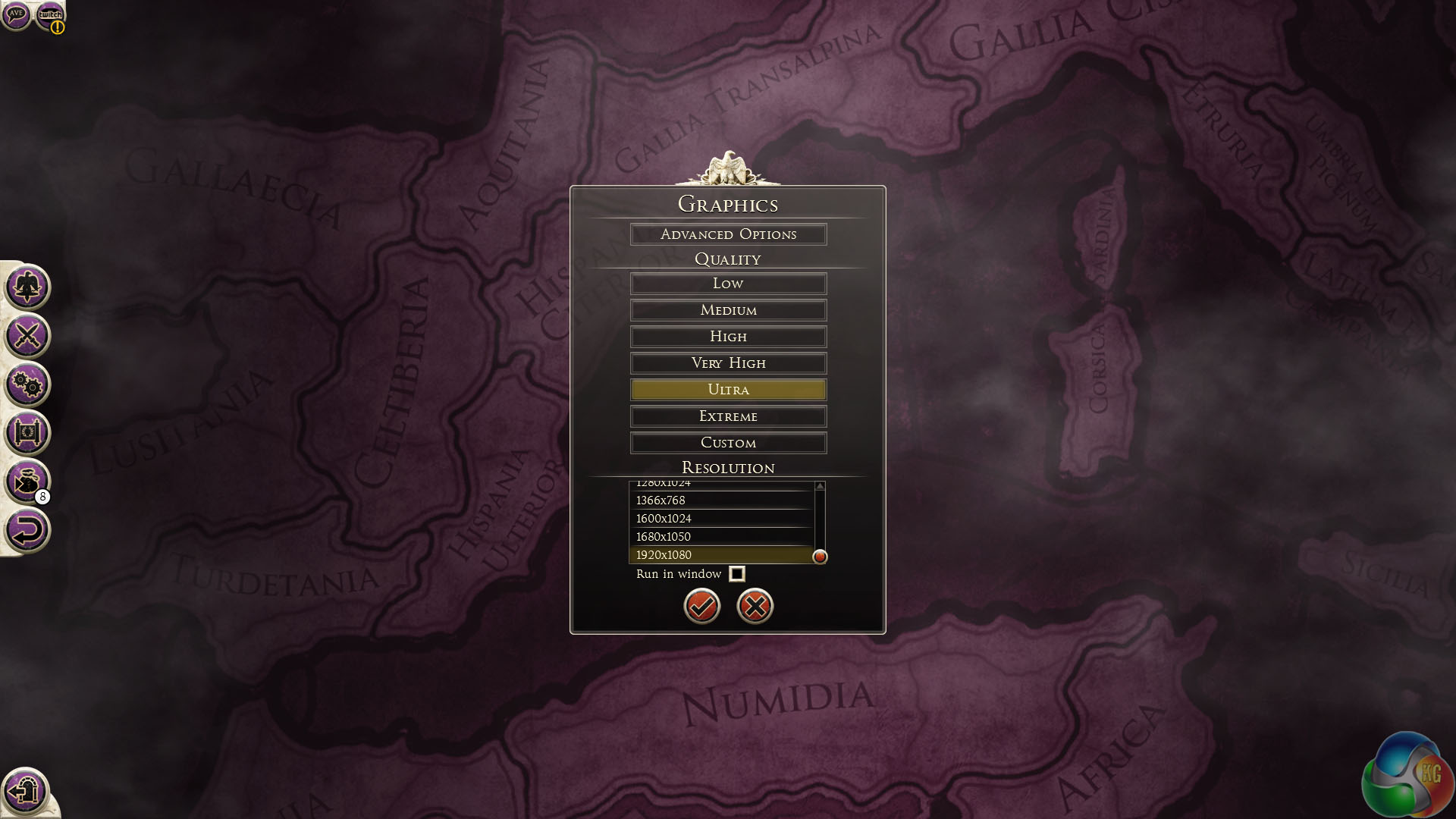This screenshot has width=1456, height=819.
Task: Choose the 1600x1024 resolution row
Action: coord(720,519)
